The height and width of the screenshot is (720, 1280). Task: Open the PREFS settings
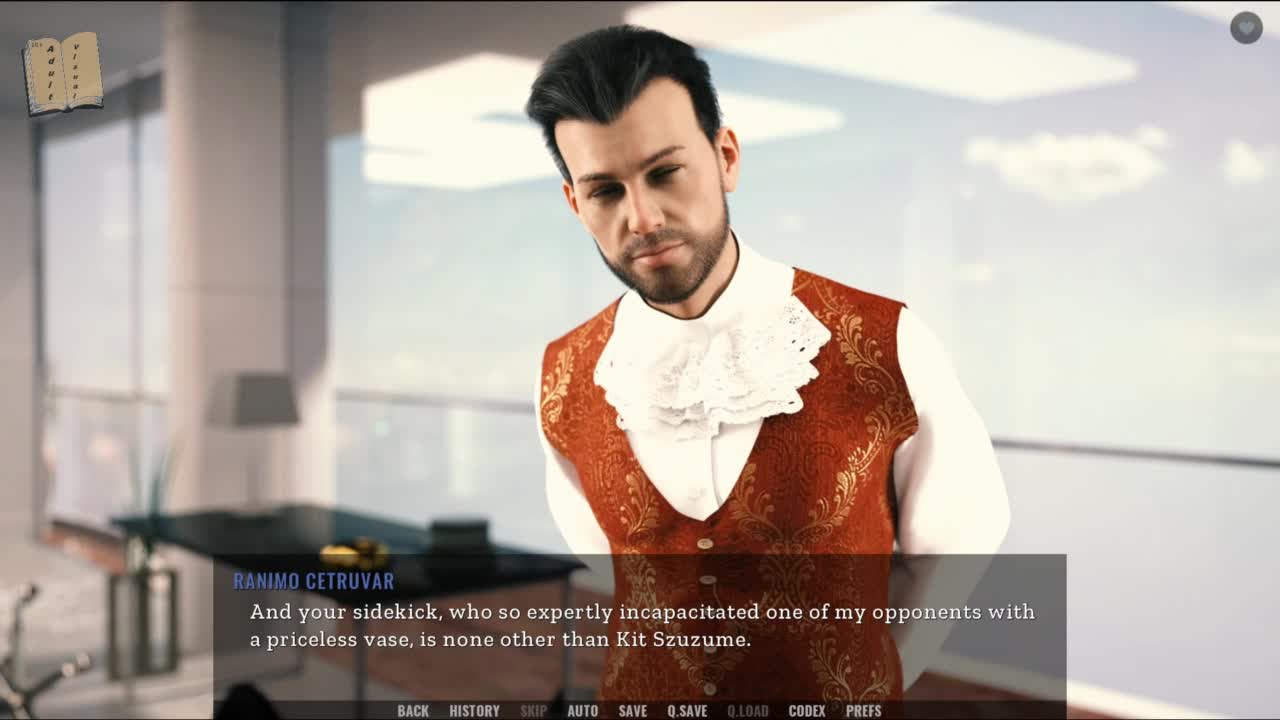click(863, 711)
